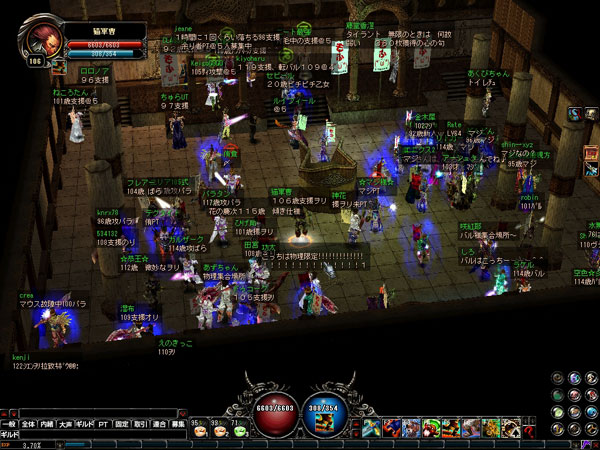Choose the PT party chat tab

click(104, 425)
